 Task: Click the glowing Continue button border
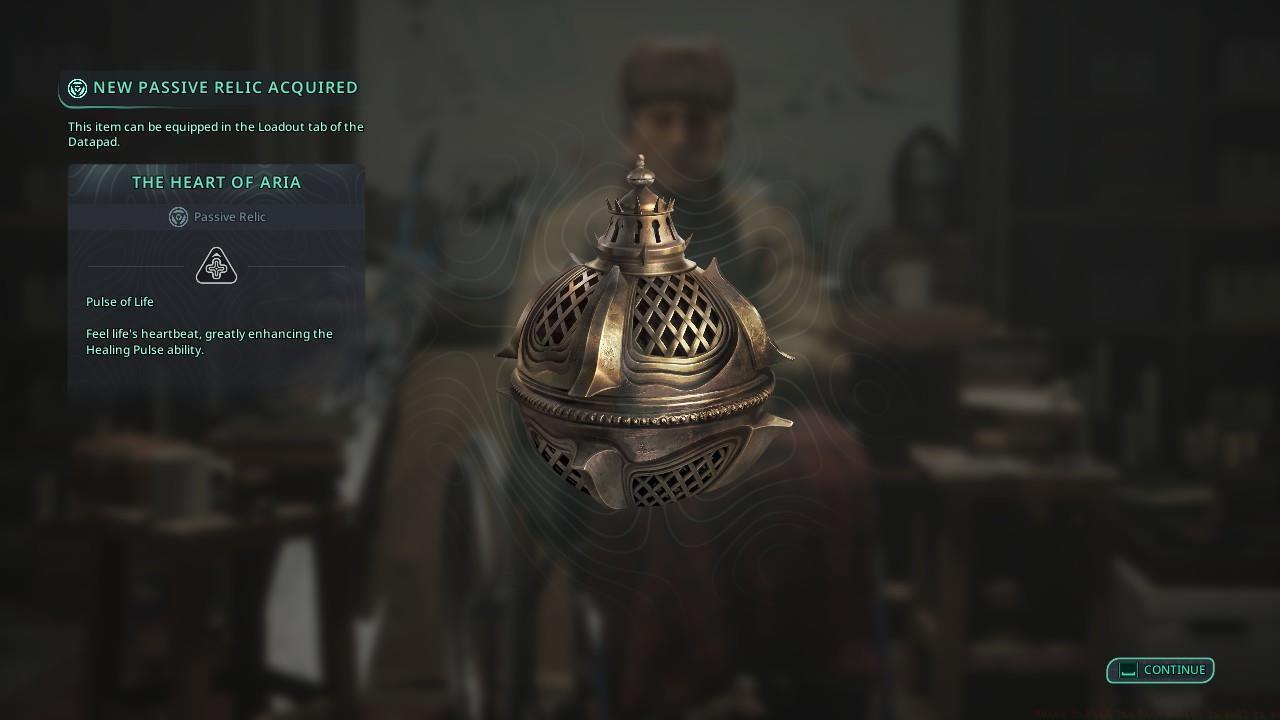tap(1160, 670)
